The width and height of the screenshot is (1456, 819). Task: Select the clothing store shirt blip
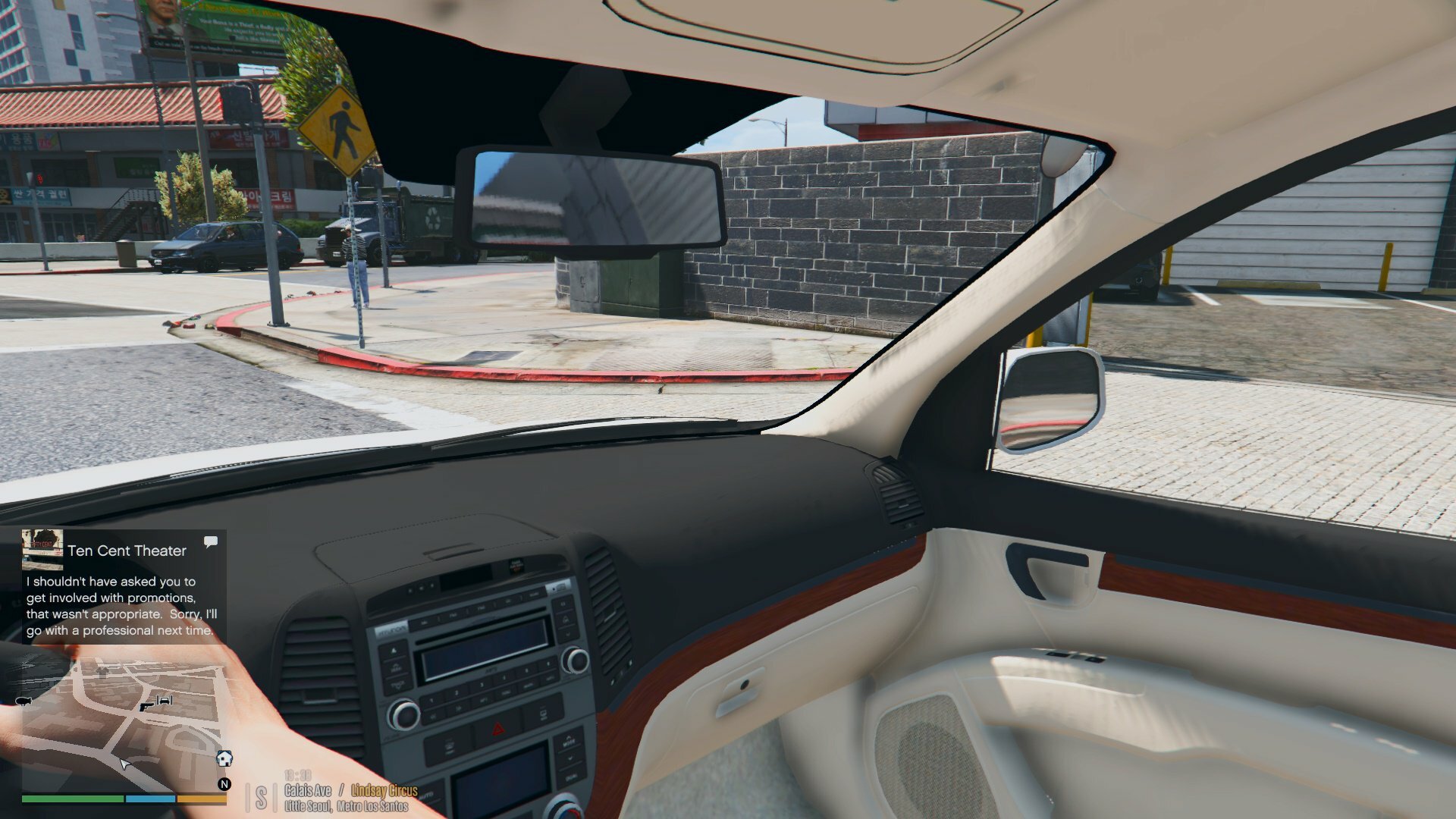tap(103, 670)
